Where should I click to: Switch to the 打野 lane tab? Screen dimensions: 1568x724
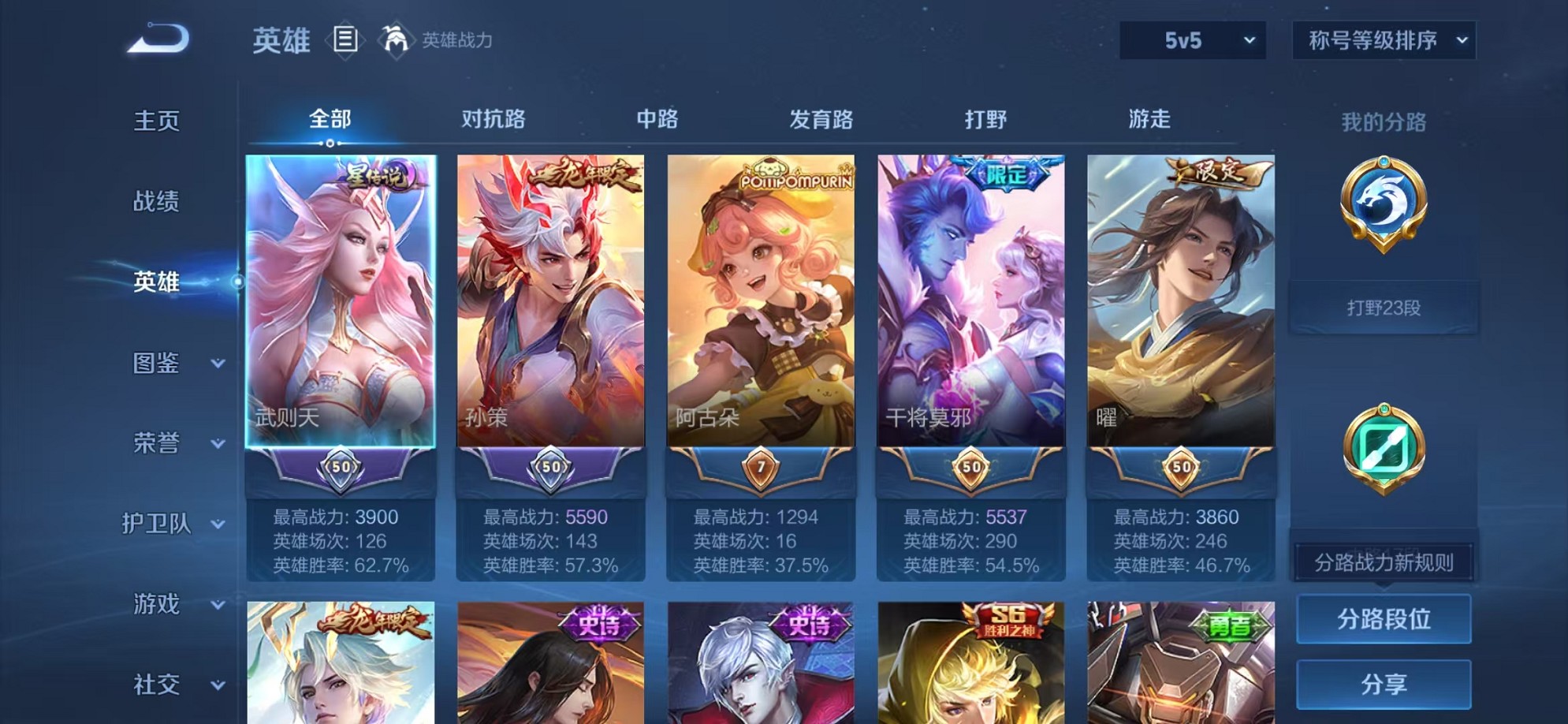(986, 118)
